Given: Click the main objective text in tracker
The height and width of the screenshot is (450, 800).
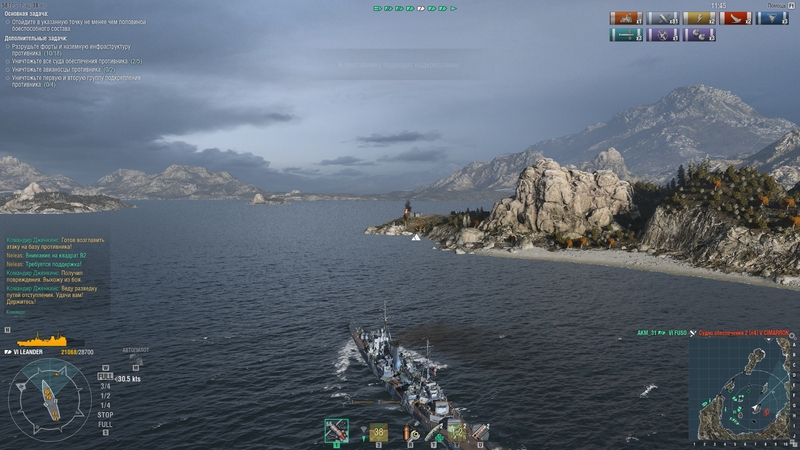Looking at the screenshot, I should click(80, 22).
